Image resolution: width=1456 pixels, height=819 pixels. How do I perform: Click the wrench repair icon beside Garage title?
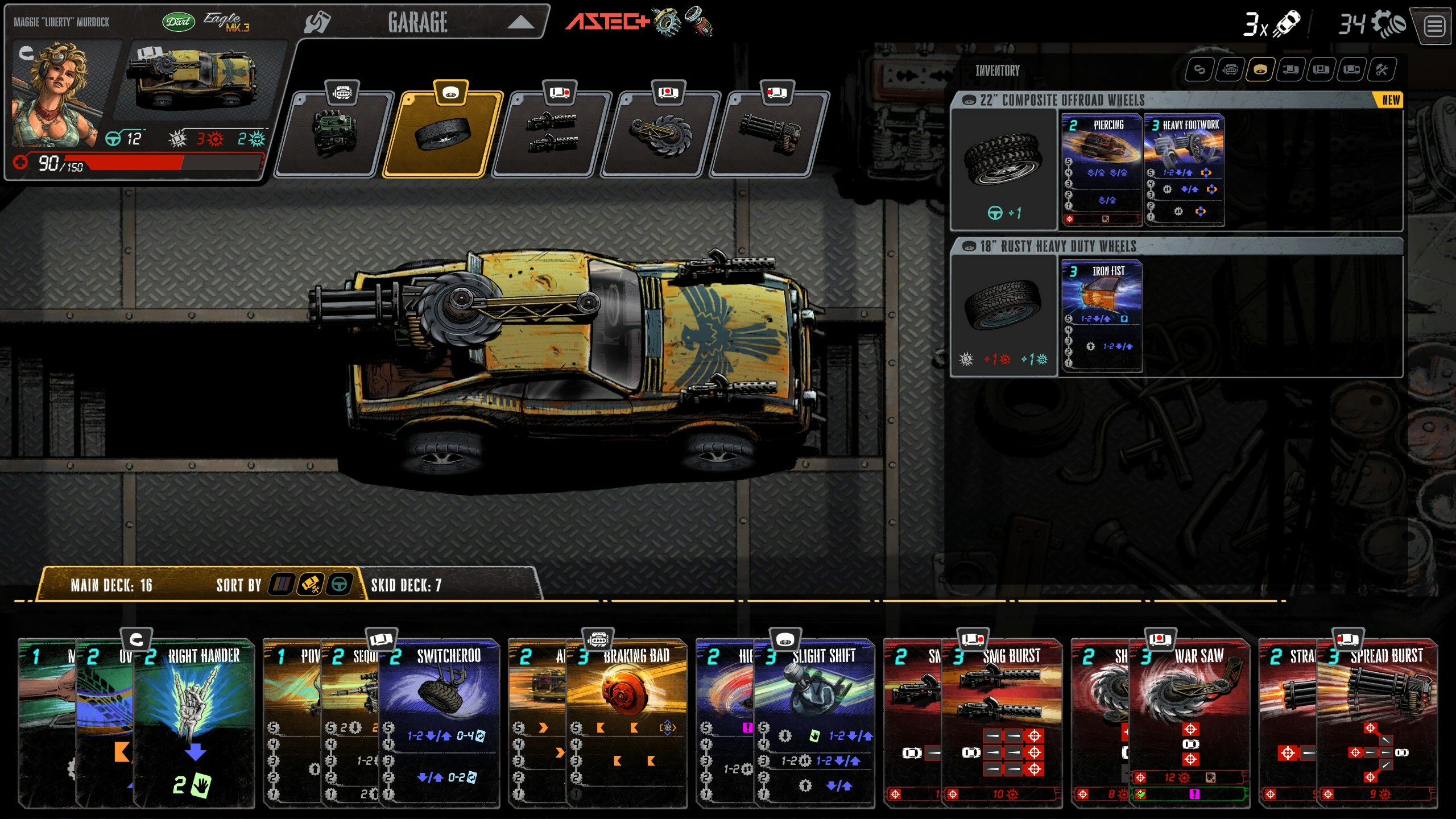point(316,22)
